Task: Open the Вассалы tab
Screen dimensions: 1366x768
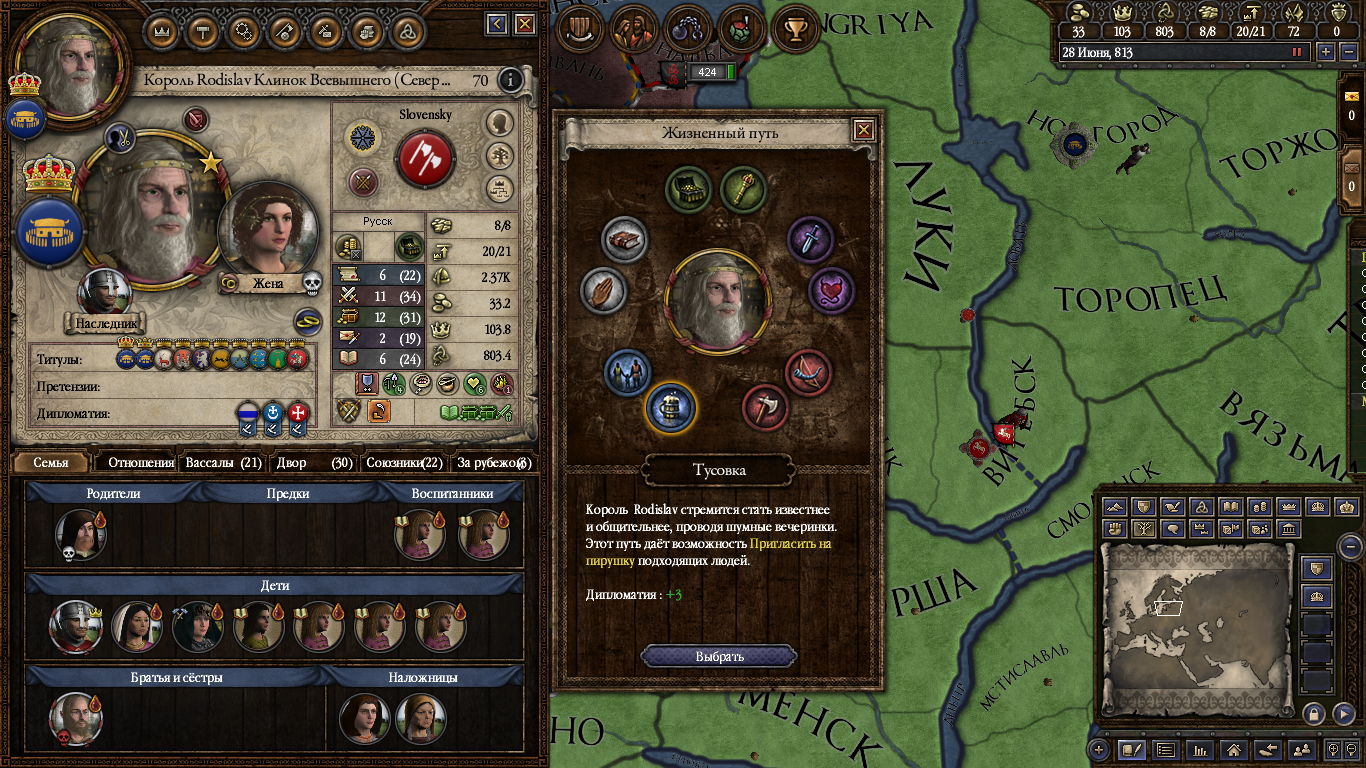Action: (x=223, y=463)
